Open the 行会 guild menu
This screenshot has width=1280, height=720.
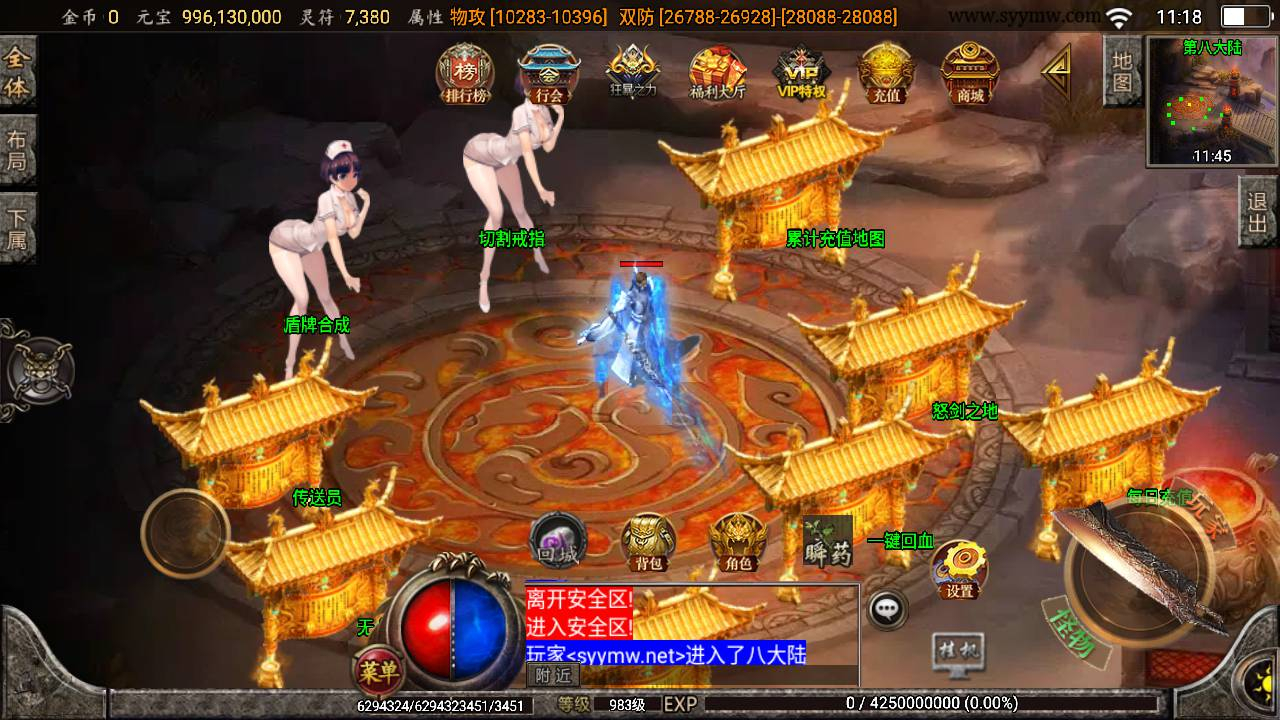click(548, 74)
